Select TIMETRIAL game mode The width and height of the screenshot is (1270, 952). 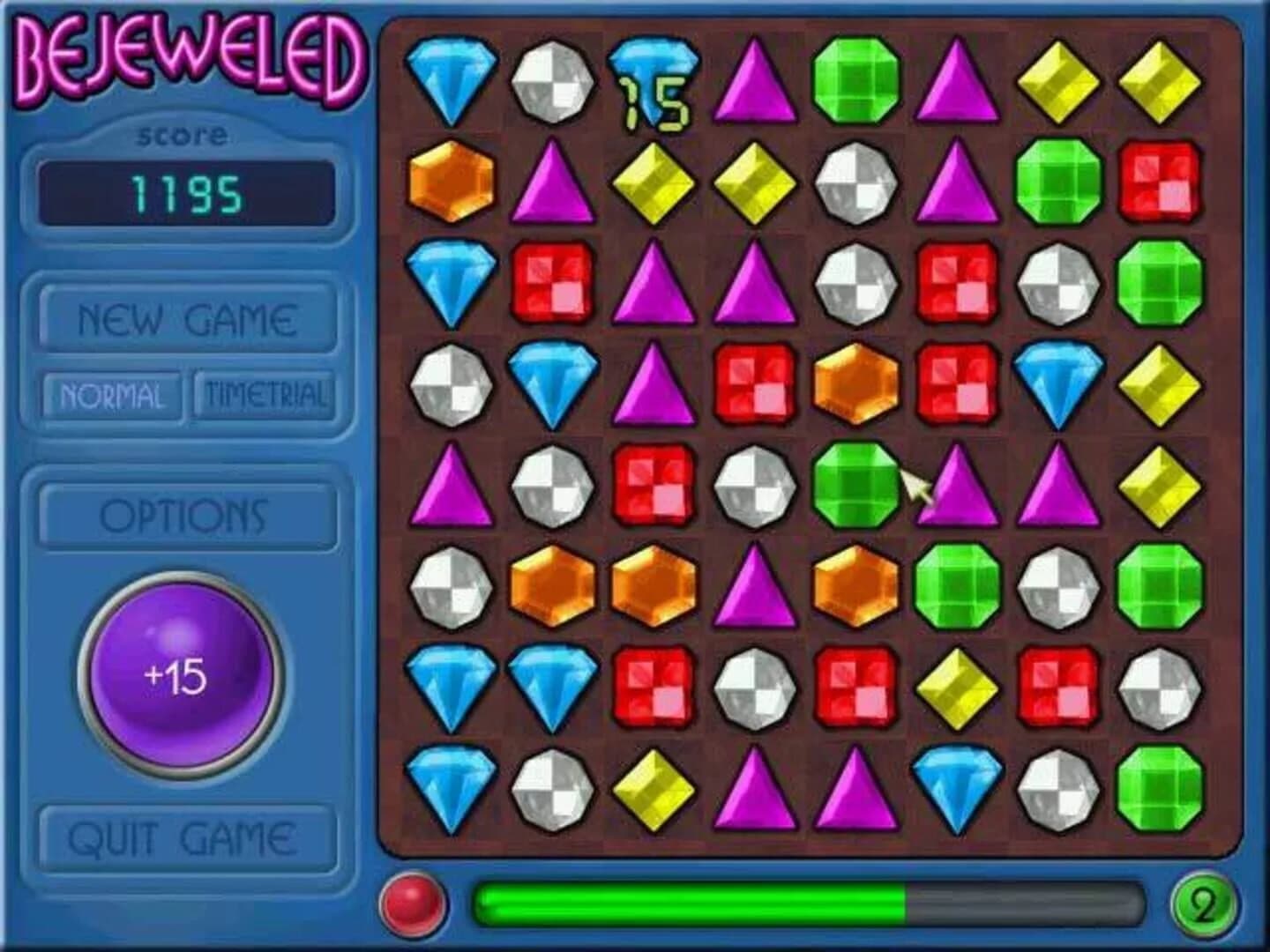(265, 394)
